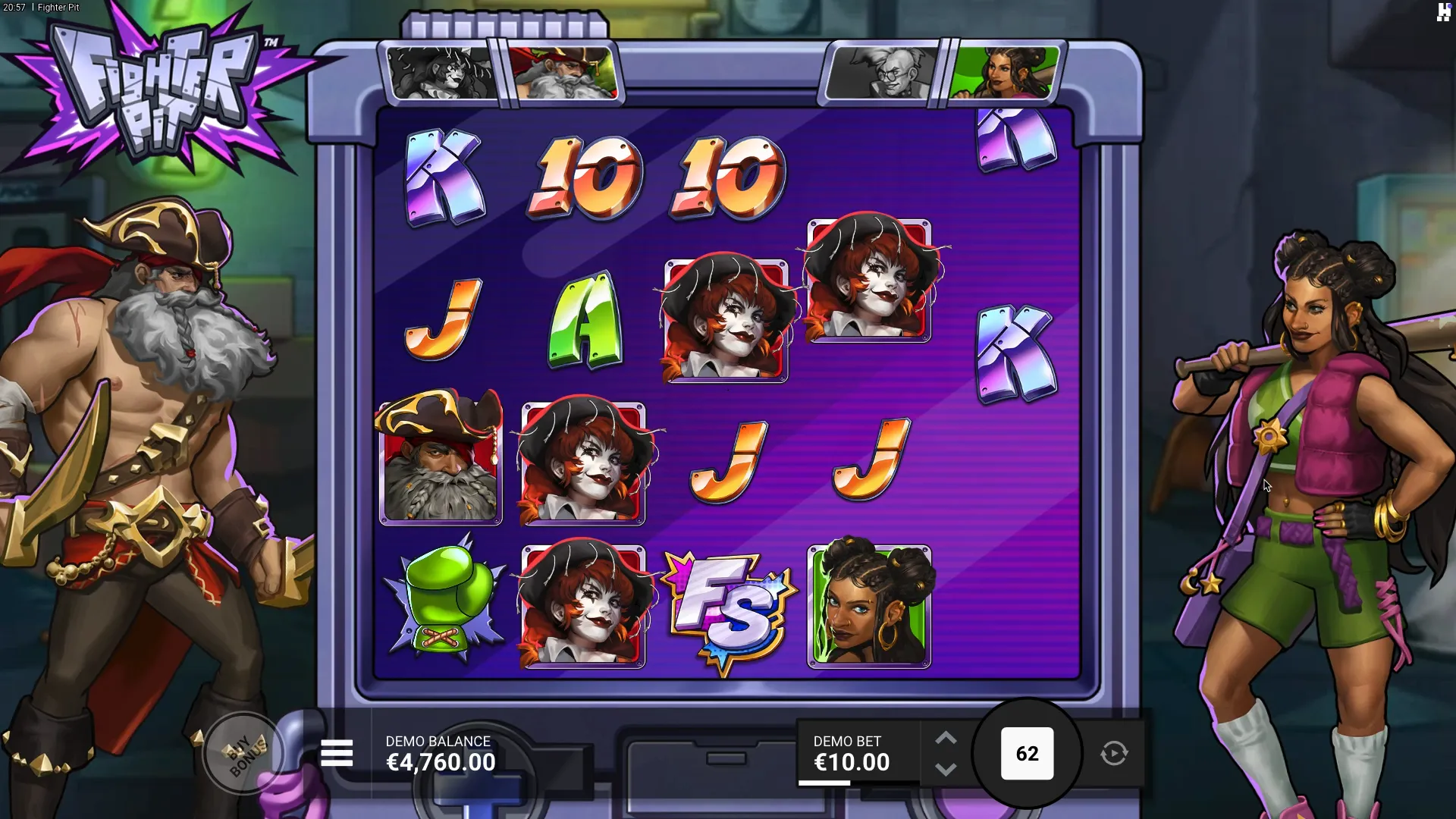Click the spin button showing 62
1456x819 pixels.
coord(1027,753)
